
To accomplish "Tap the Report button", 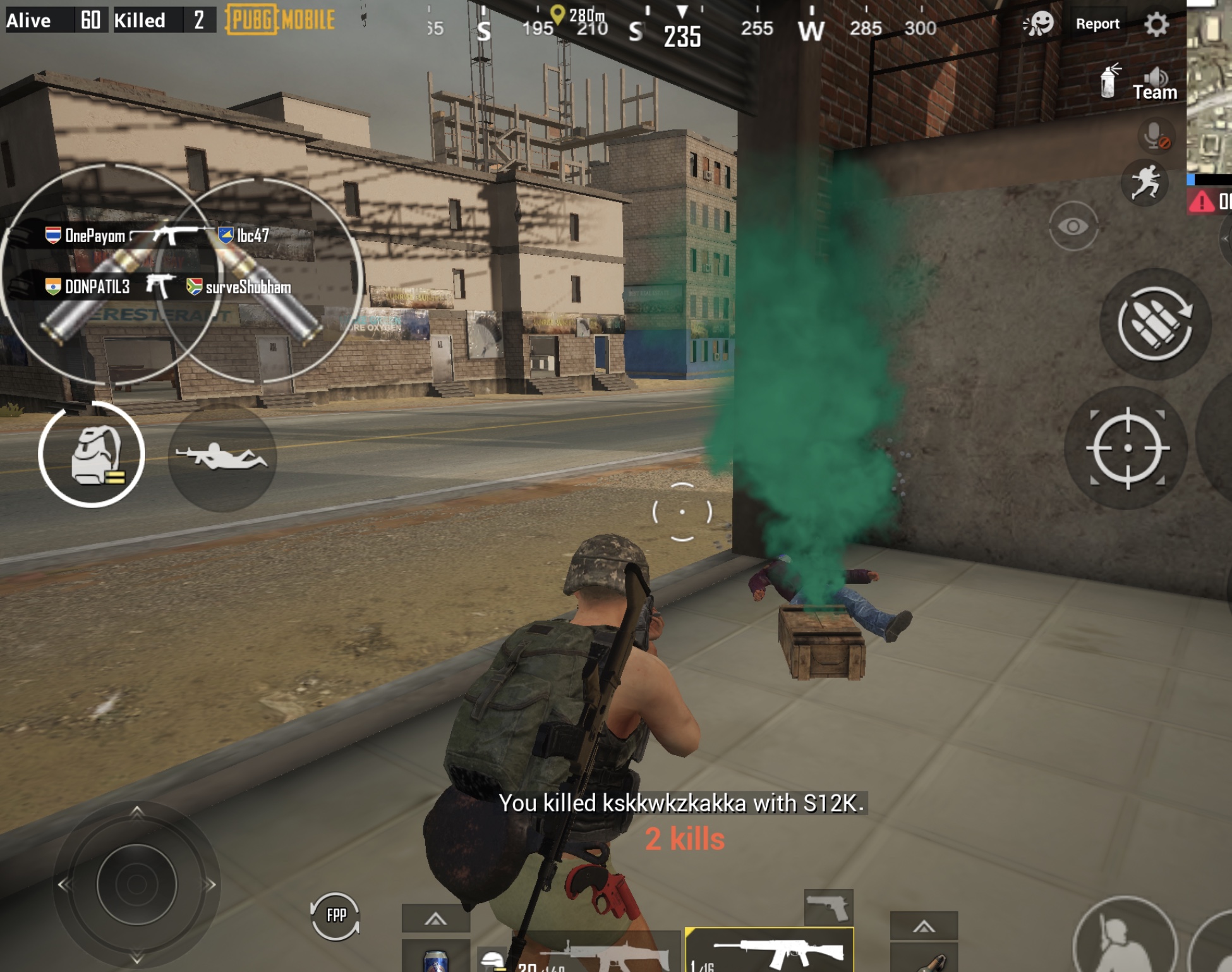I will tap(1097, 24).
